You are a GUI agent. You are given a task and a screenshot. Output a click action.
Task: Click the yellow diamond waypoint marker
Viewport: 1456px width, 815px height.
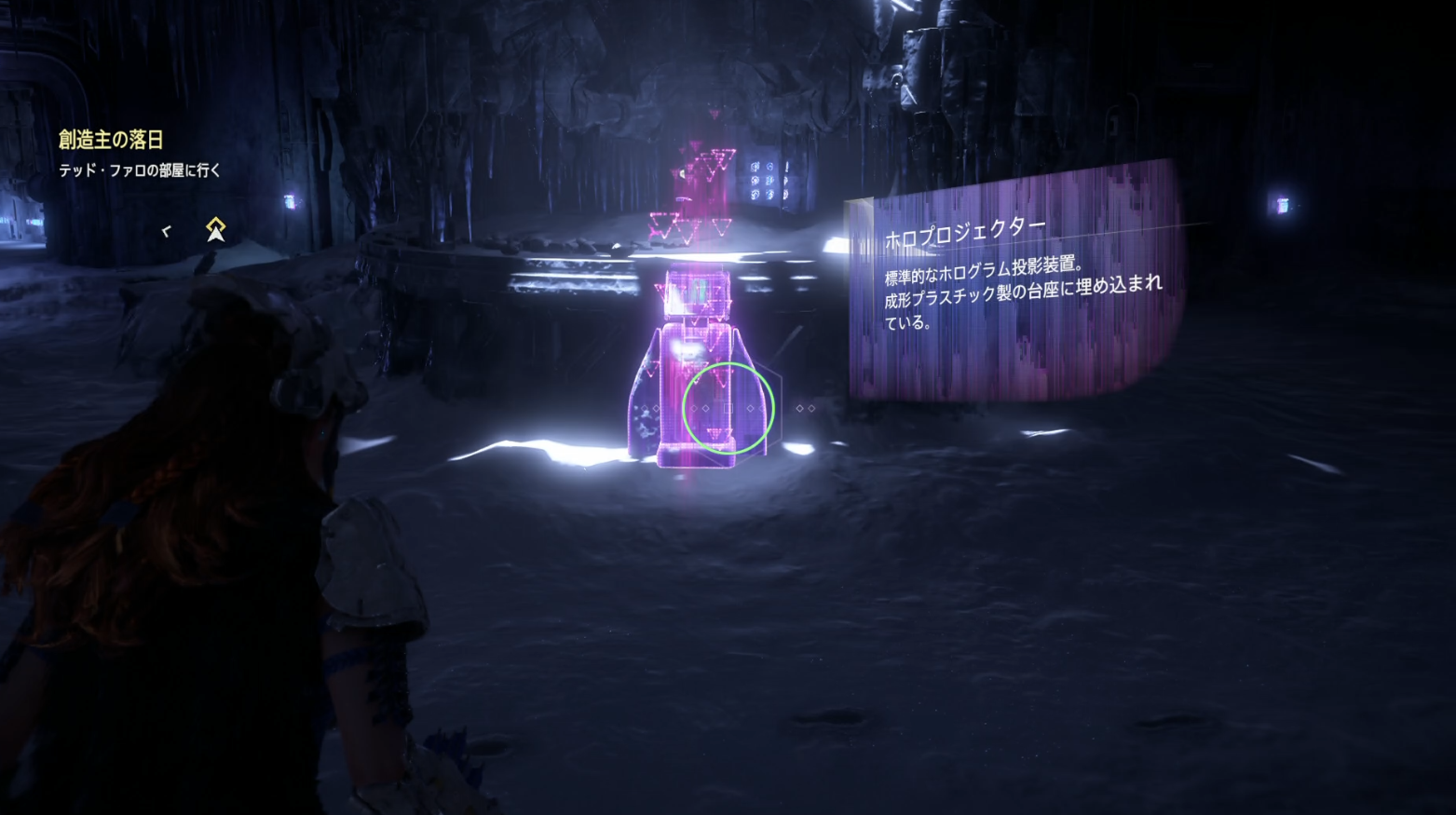216,224
